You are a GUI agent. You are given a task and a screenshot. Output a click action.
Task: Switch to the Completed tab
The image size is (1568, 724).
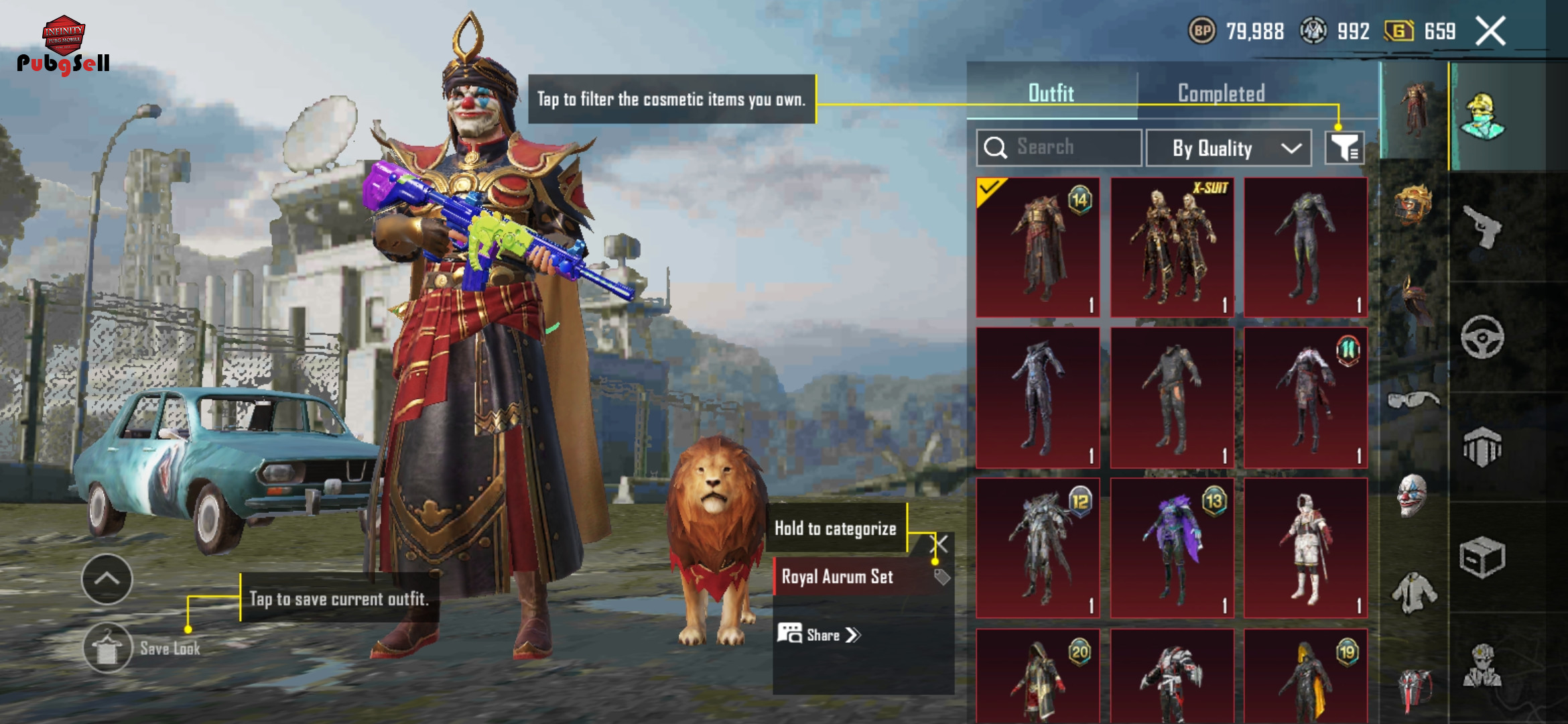click(1221, 93)
